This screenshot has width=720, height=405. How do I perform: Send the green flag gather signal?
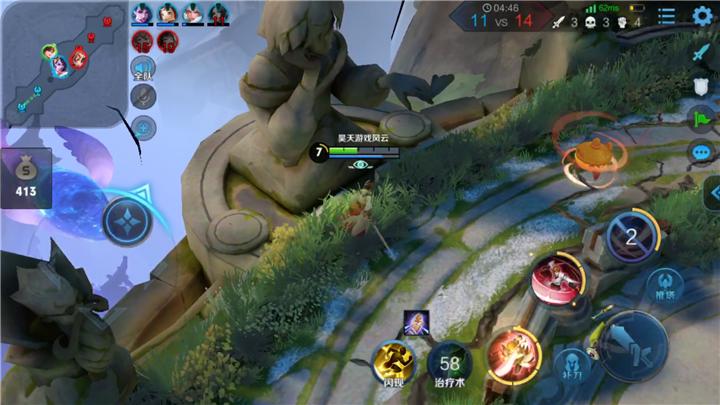click(701, 119)
